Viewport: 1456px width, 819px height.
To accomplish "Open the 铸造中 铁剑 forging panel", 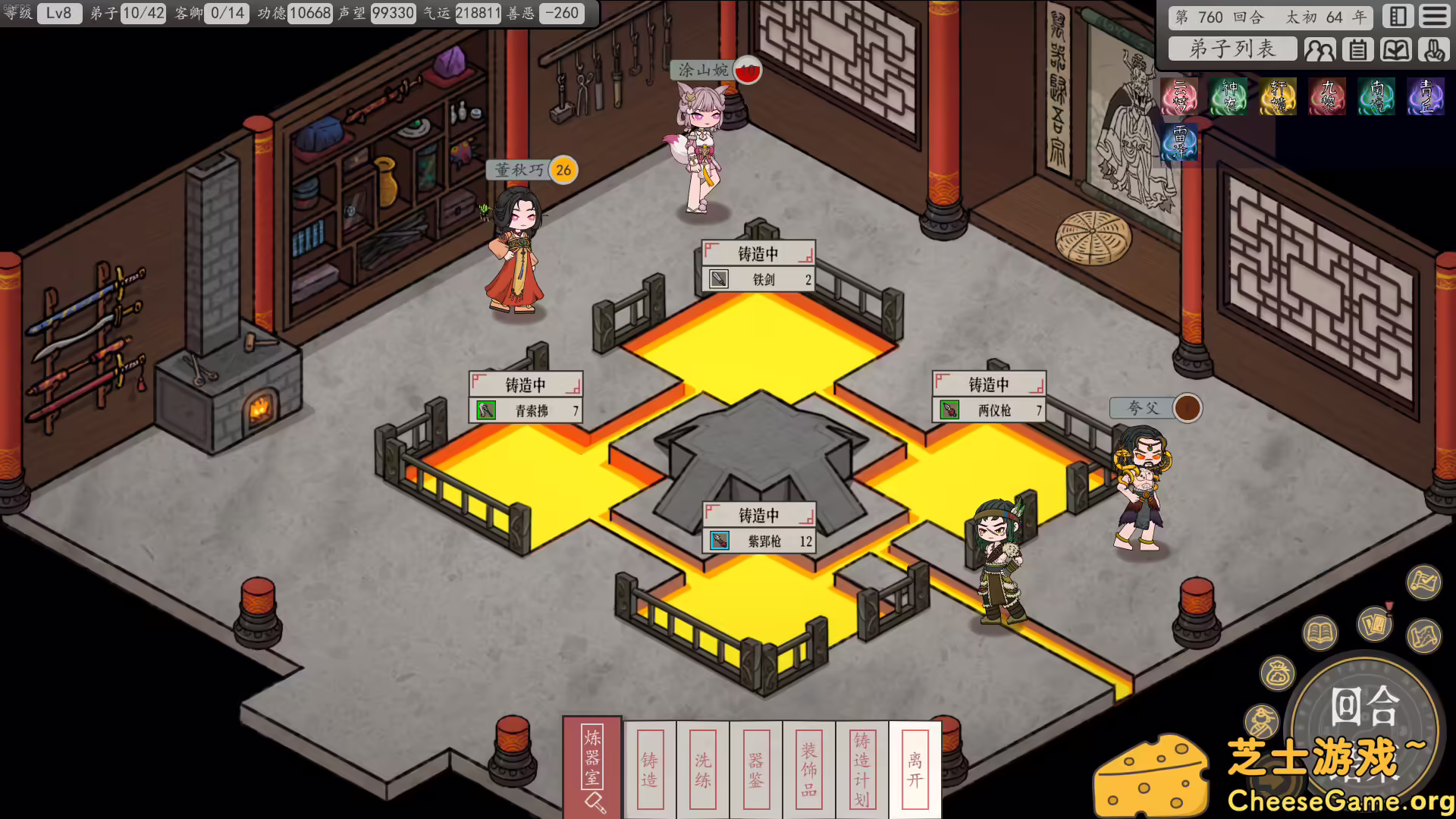I will click(758, 265).
